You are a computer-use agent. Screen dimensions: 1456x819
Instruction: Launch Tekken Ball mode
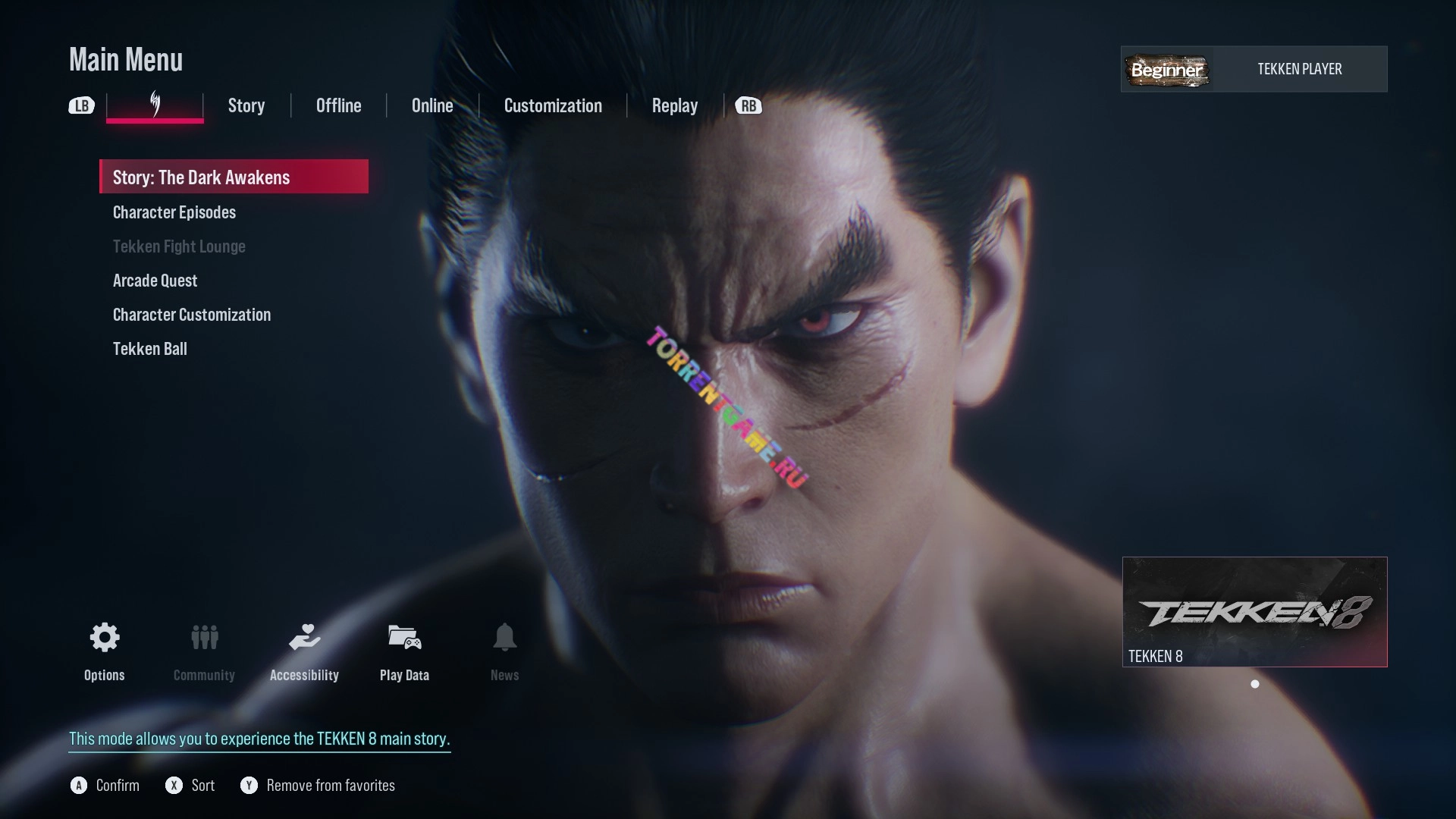click(x=150, y=349)
